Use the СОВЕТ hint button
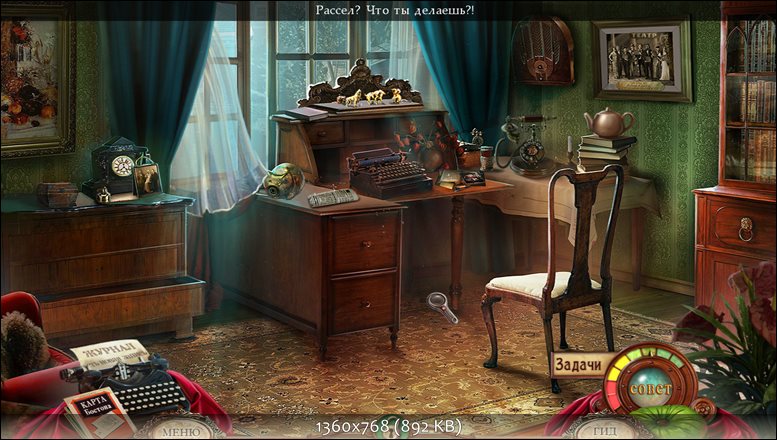Viewport: 777px width, 440px height. pyautogui.click(x=651, y=386)
